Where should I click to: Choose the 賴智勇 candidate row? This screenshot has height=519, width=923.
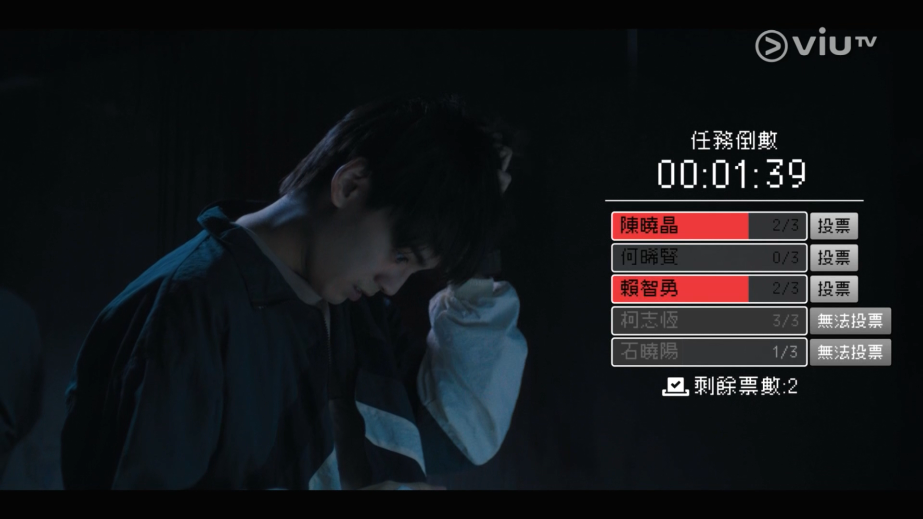[708, 289]
